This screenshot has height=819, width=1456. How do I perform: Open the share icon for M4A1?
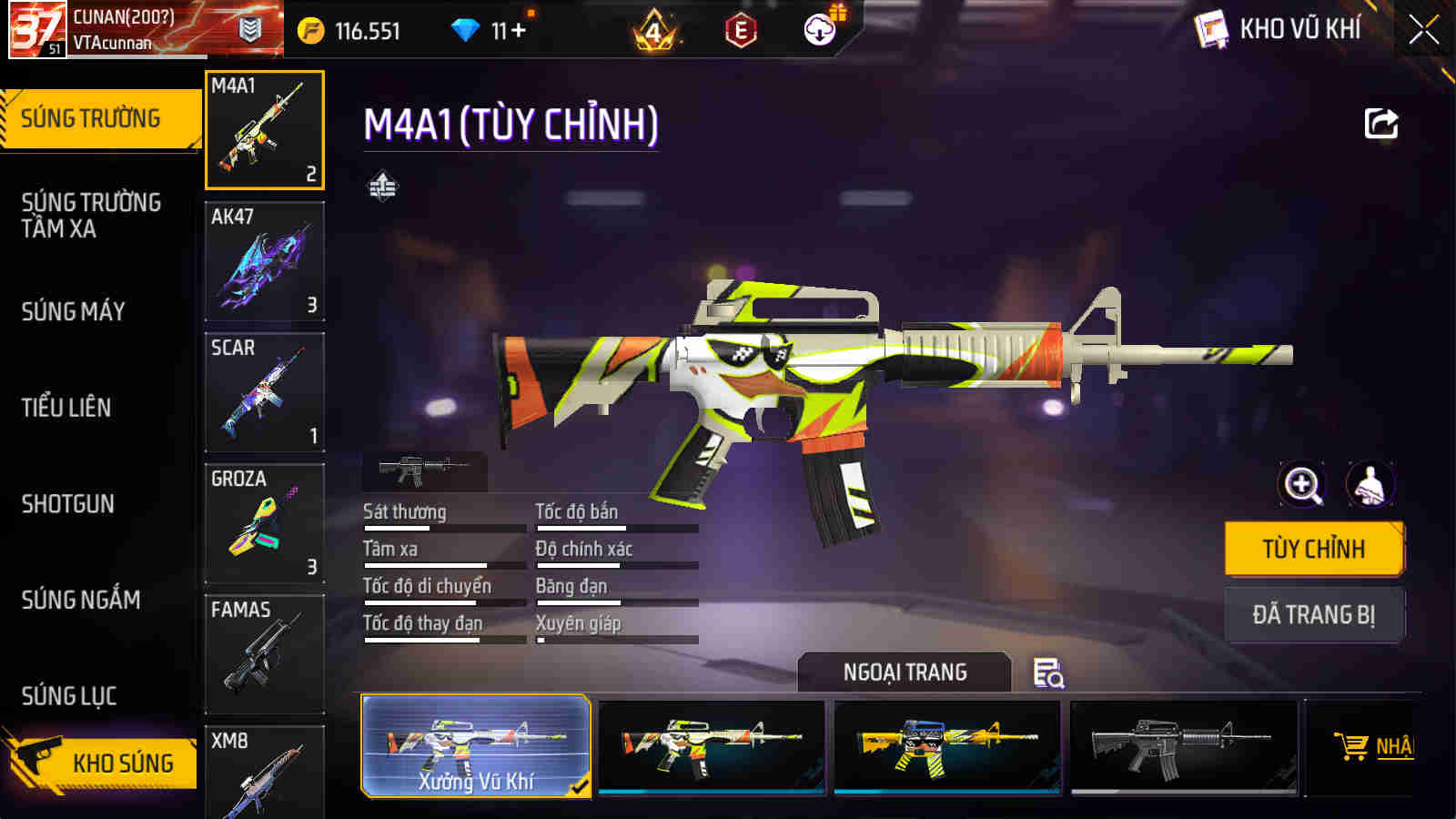coord(1380,124)
